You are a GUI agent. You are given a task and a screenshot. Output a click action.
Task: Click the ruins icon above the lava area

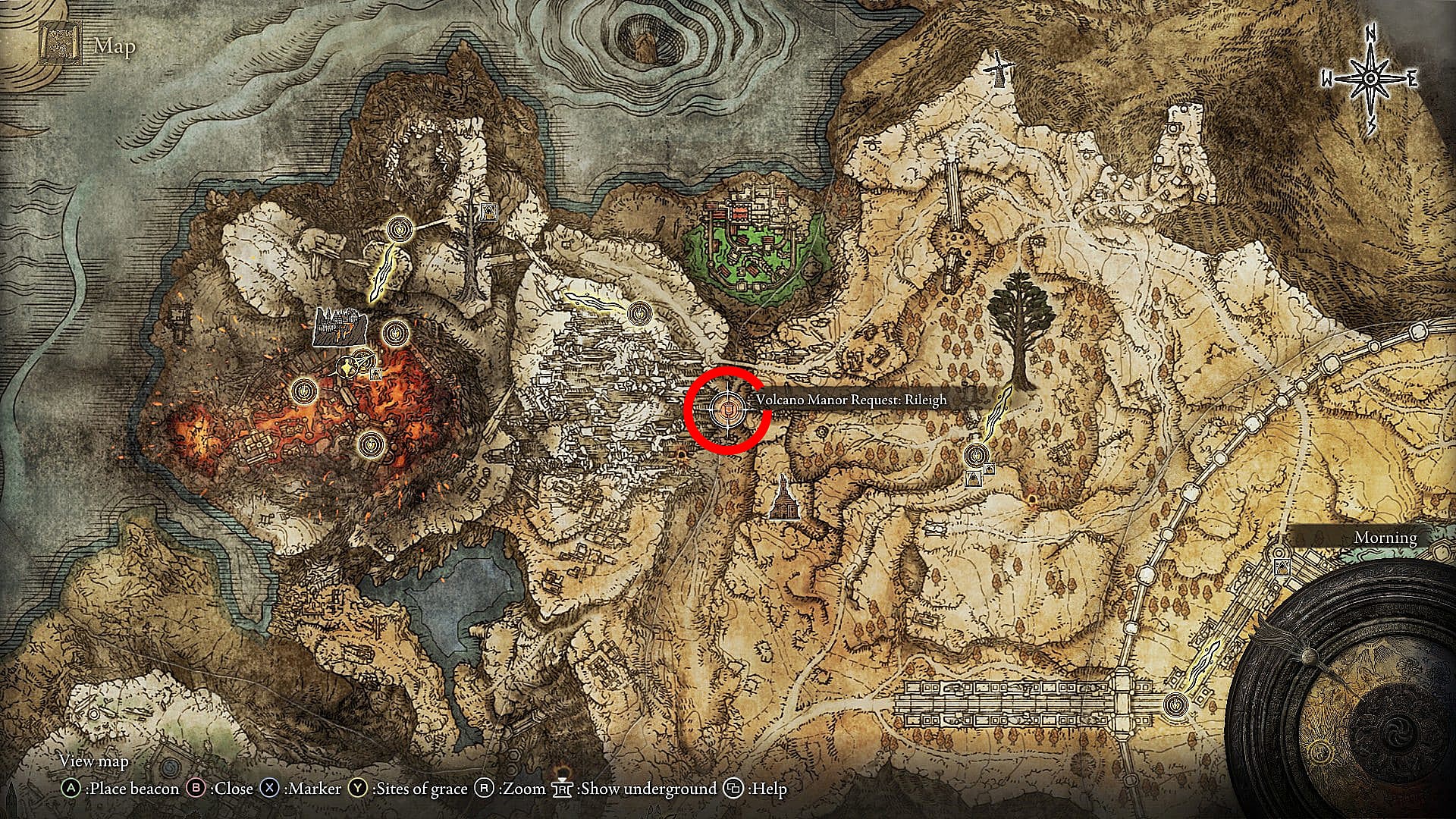[x=340, y=326]
